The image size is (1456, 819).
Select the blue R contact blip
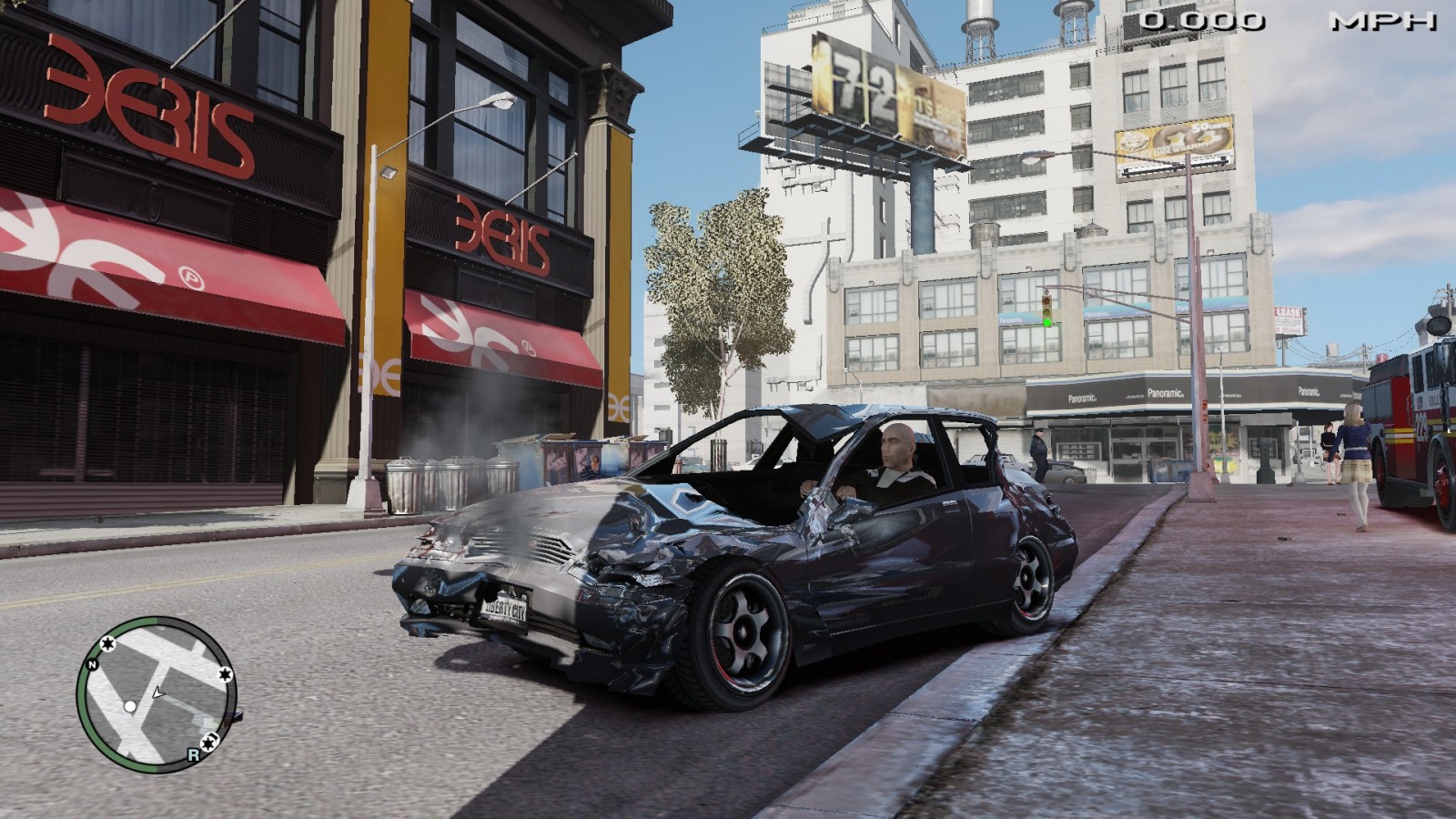(x=193, y=754)
